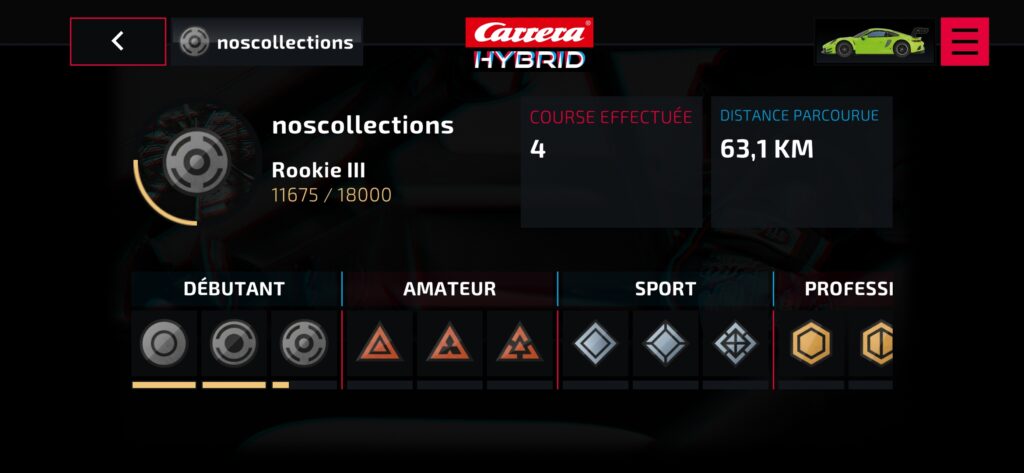Click the Carrera Hybrid logo

point(529,43)
